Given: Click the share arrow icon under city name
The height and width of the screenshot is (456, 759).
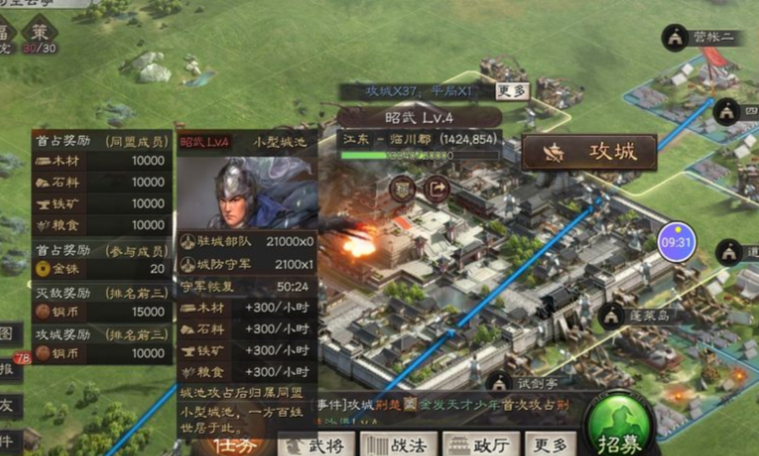Looking at the screenshot, I should pos(436,187).
